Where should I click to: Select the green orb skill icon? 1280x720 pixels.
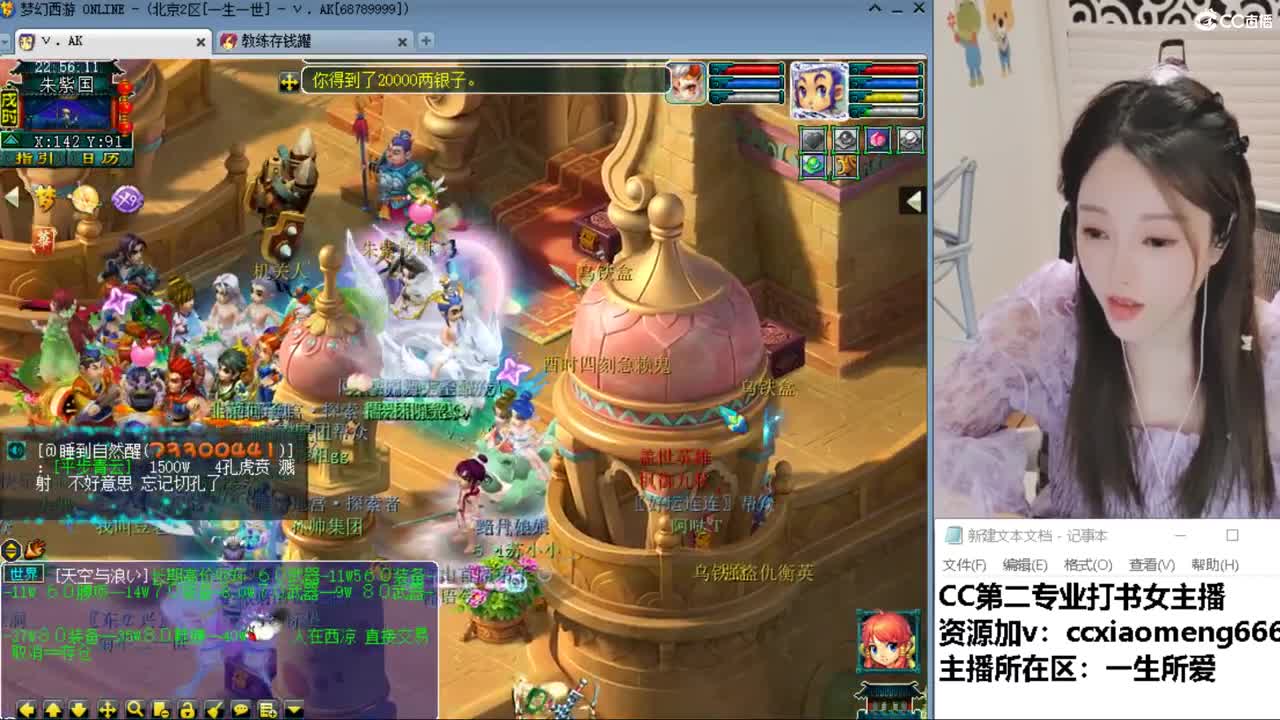[x=813, y=165]
